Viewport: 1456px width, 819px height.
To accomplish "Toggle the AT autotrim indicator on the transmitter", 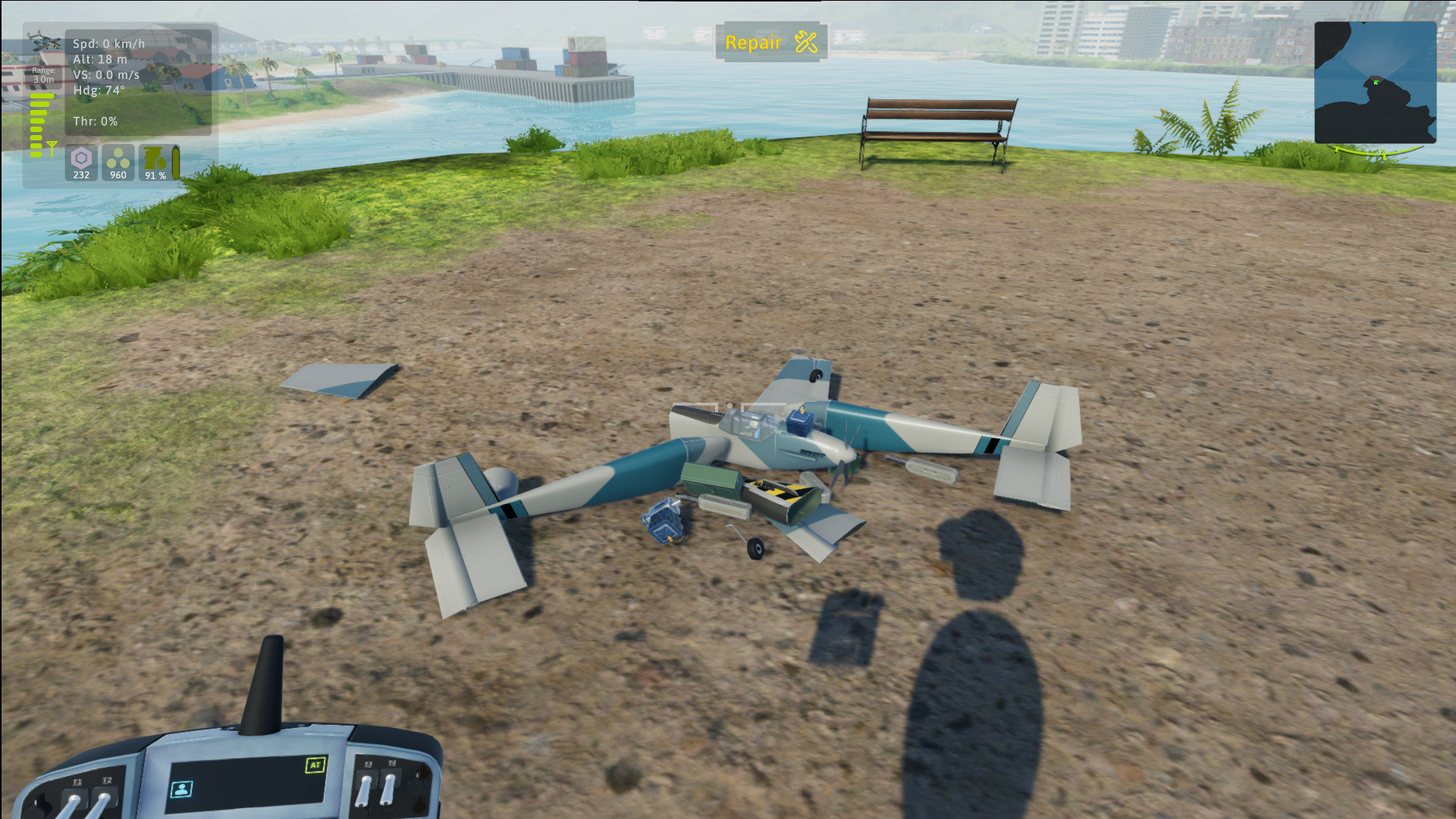I will point(315,765).
